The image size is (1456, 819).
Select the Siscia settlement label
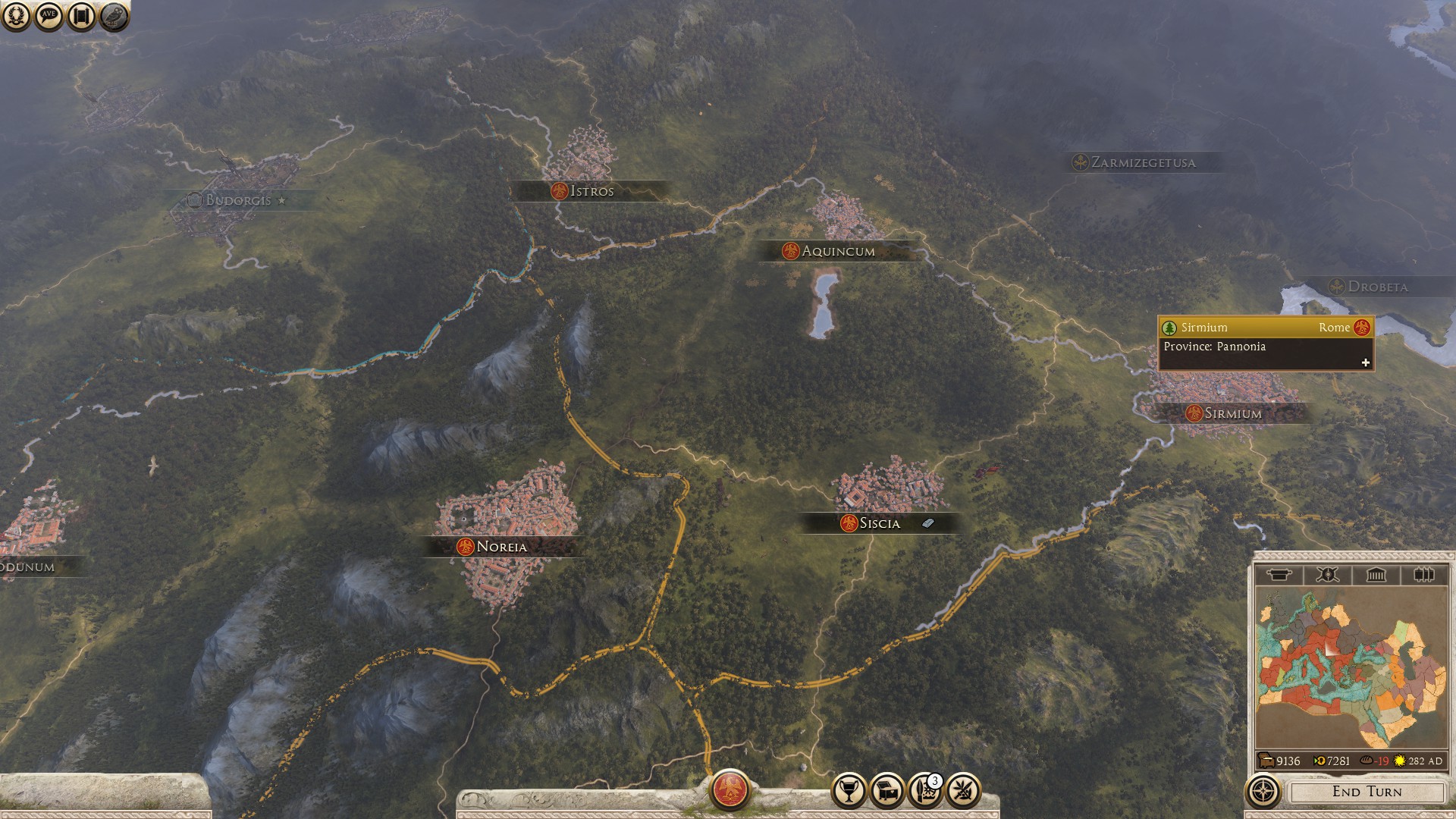click(x=879, y=523)
